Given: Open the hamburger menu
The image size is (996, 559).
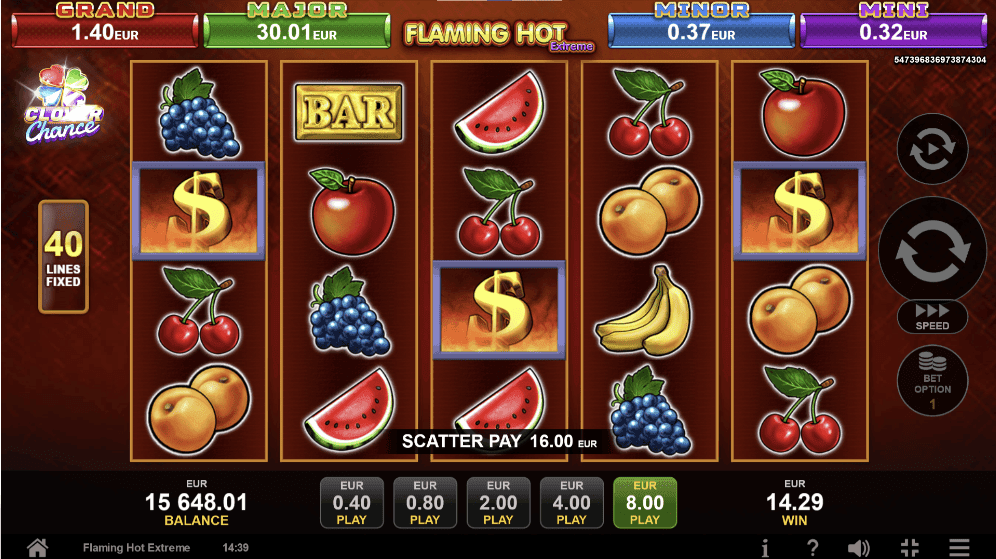Looking at the screenshot, I should click(959, 547).
